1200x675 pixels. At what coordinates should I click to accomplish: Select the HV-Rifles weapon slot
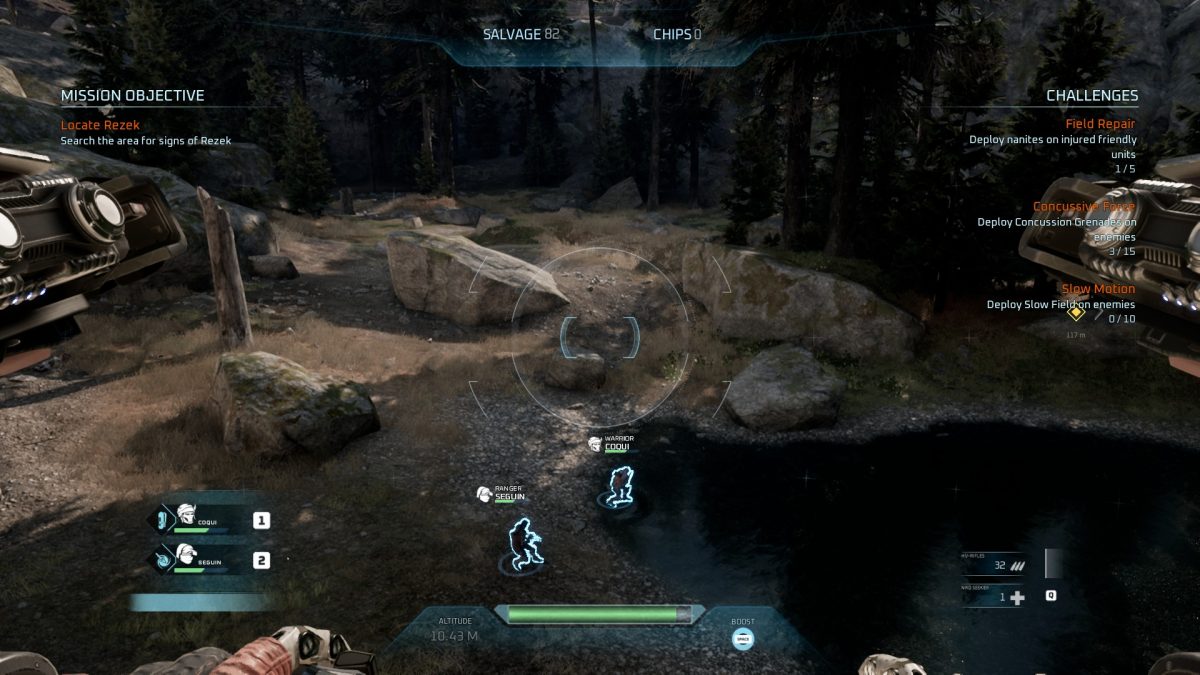(994, 565)
